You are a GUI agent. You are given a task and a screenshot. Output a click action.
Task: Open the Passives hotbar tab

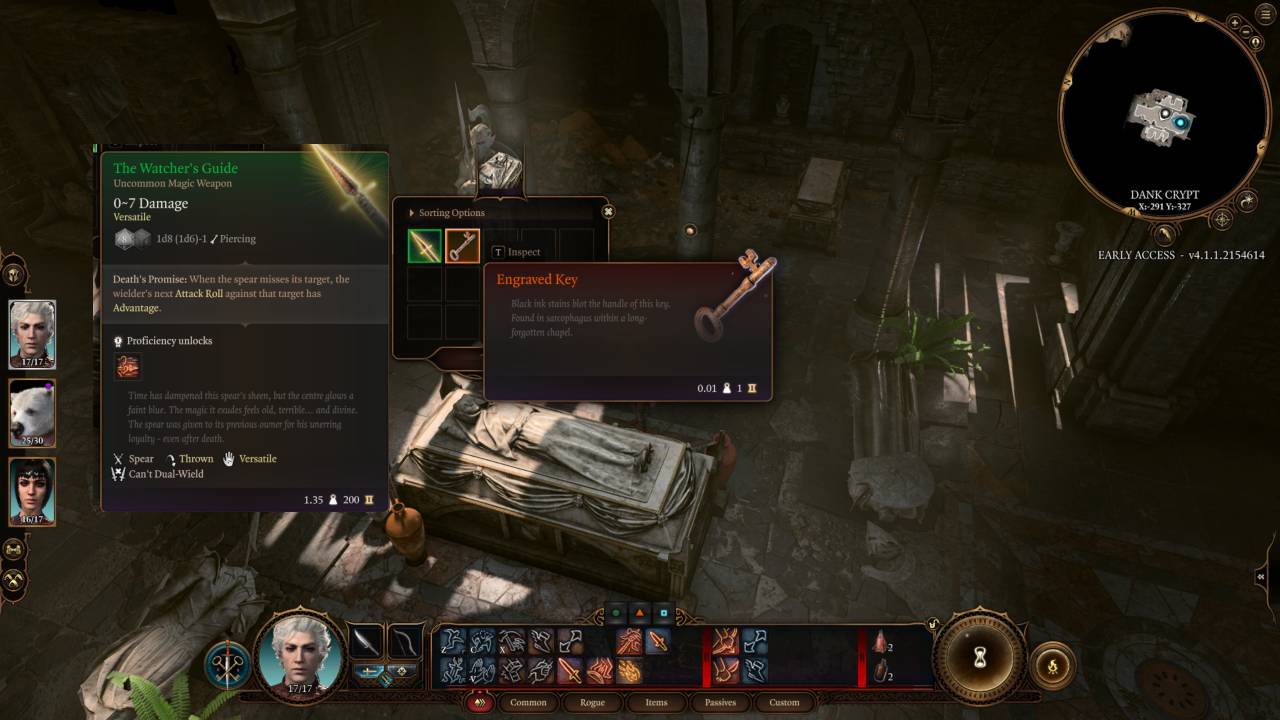point(720,703)
